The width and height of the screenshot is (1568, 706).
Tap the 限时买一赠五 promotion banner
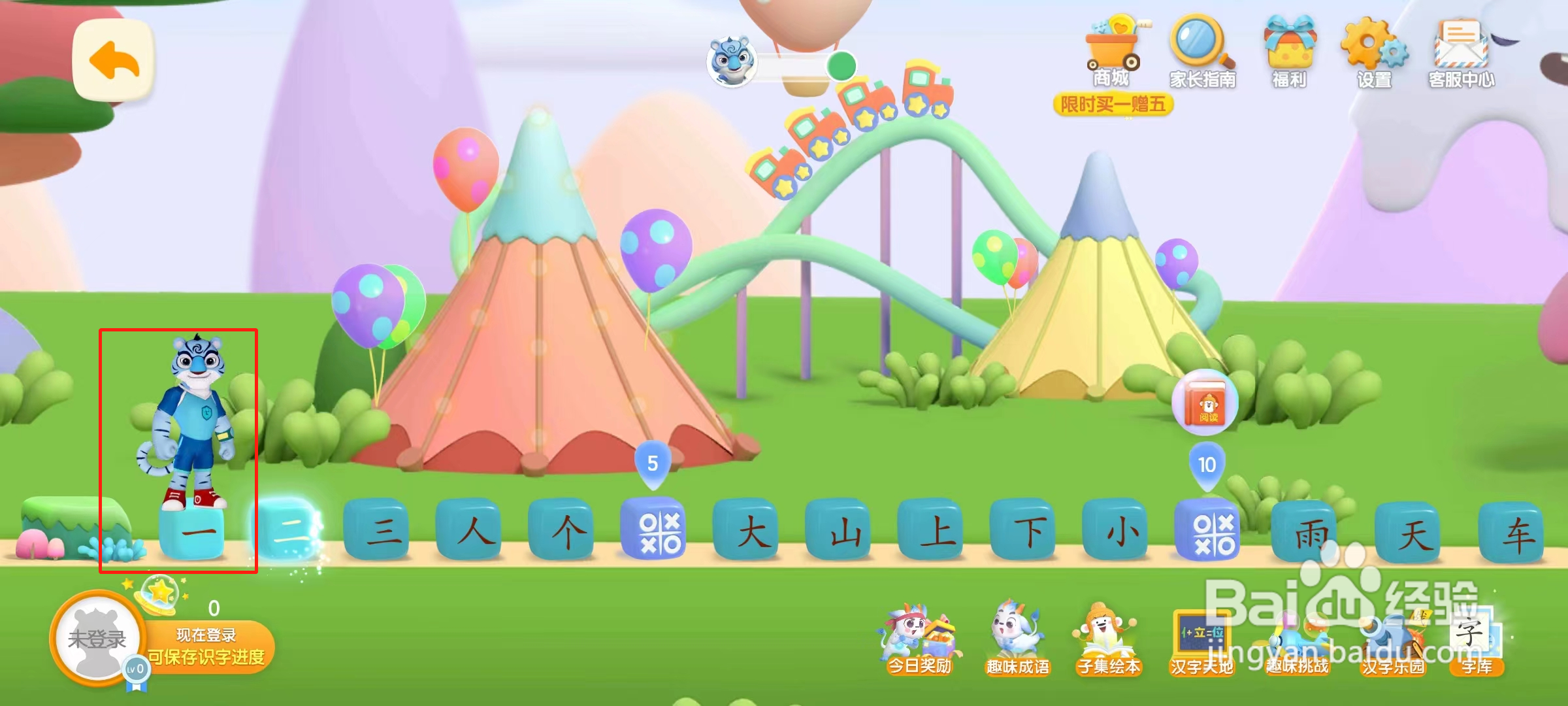1113,103
